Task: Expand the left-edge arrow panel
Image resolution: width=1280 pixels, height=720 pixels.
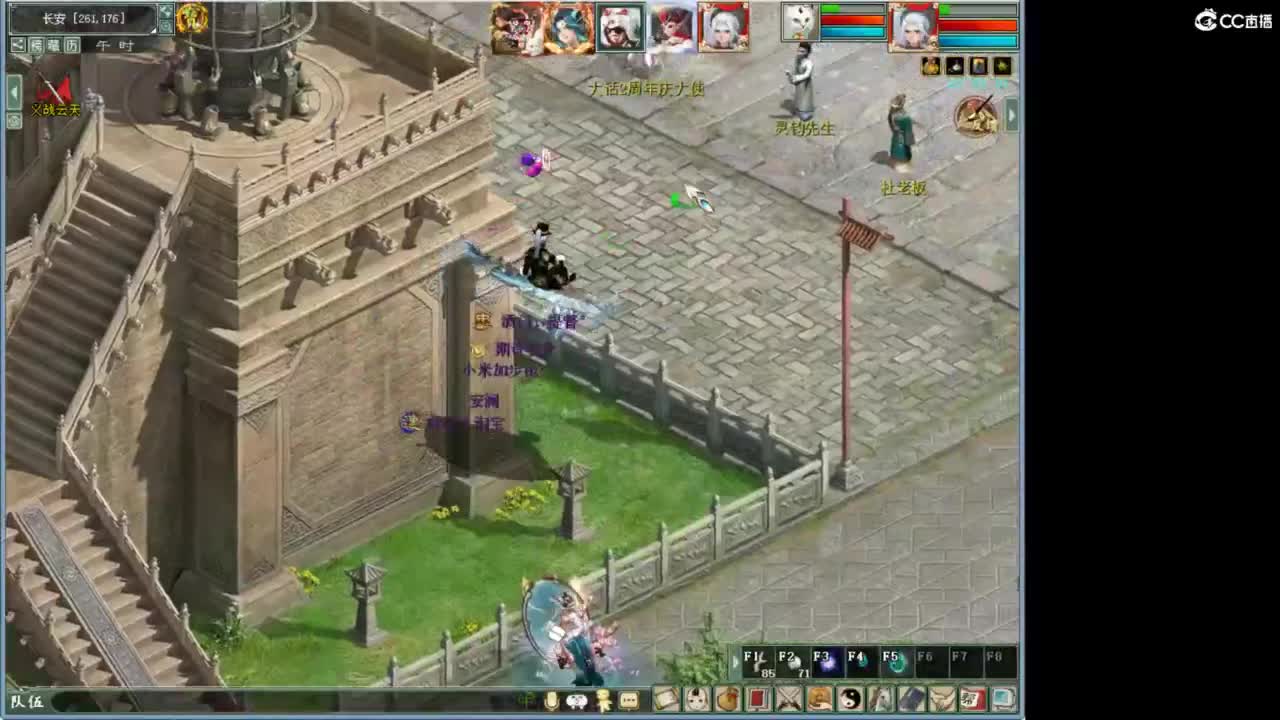Action: pyautogui.click(x=12, y=90)
